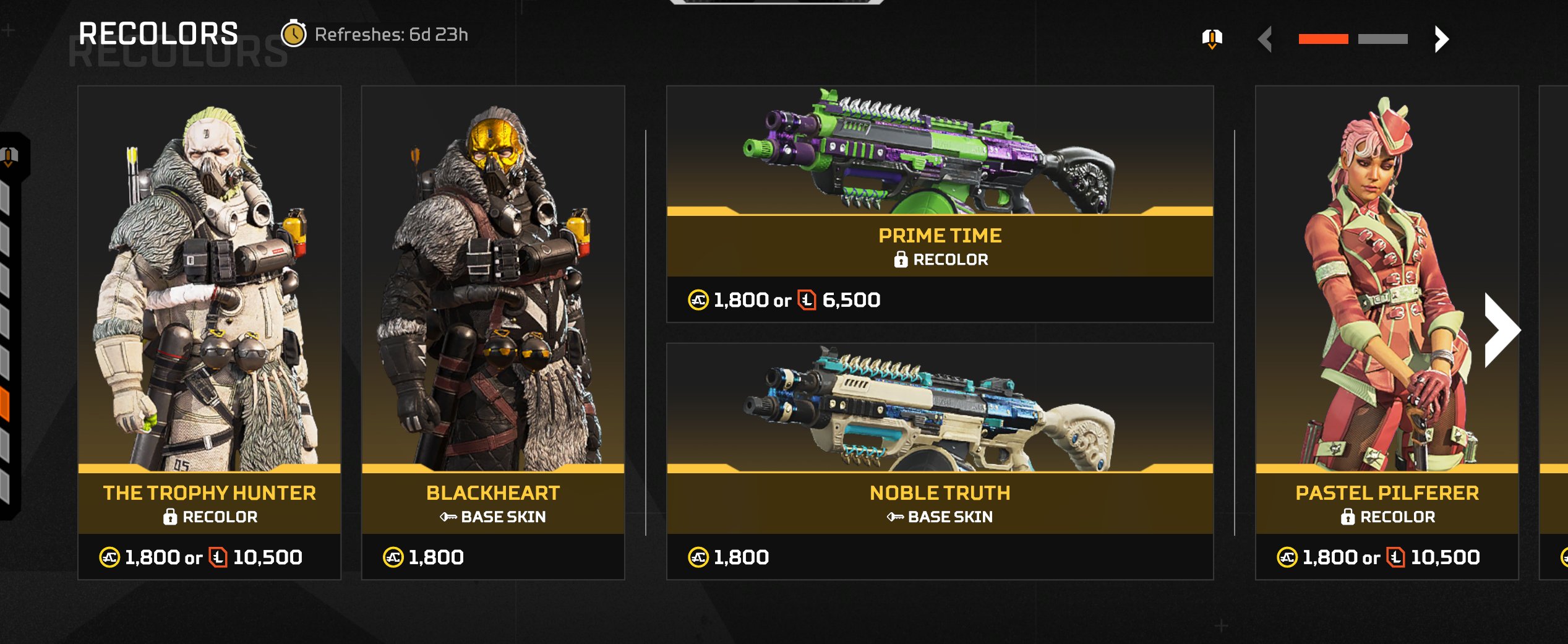This screenshot has height=644, width=1568.
Task: Switch to the second page indicator bar
Action: pos(1382,39)
